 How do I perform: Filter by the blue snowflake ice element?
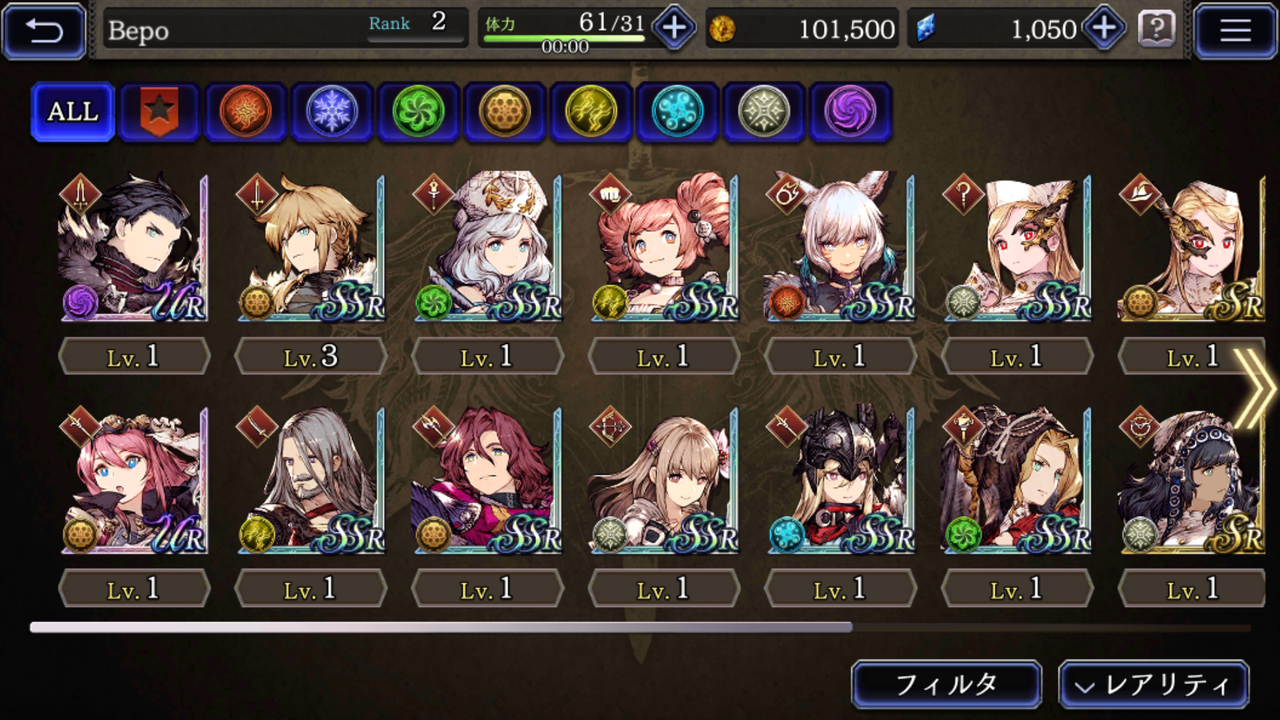(331, 111)
